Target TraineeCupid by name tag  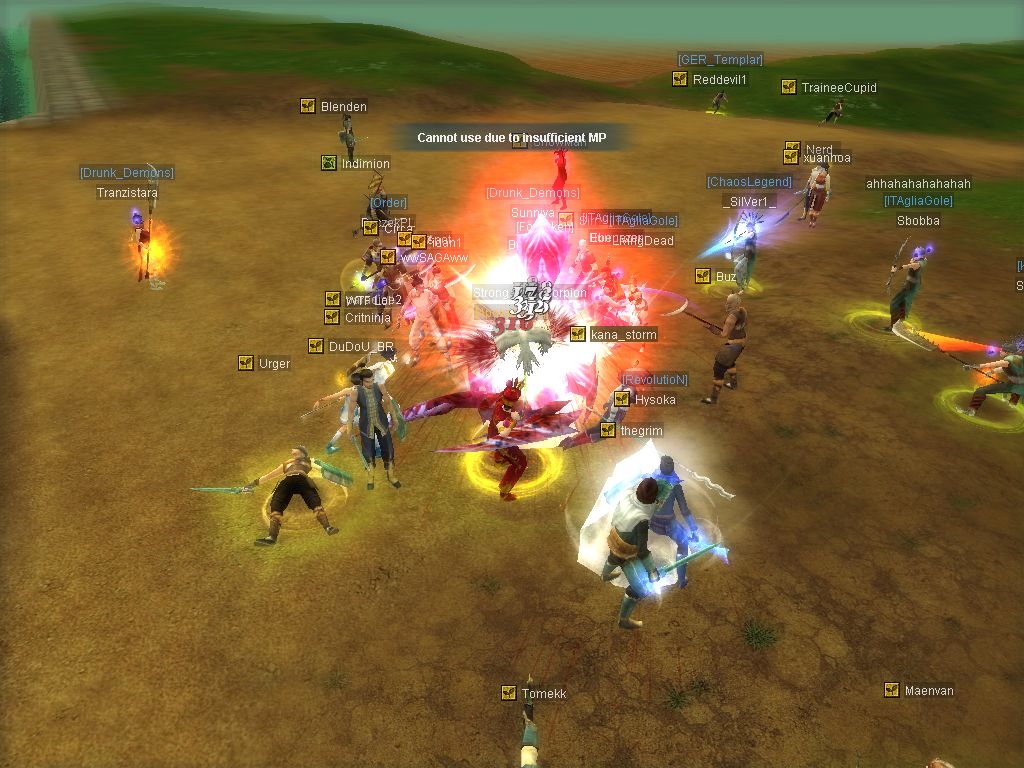click(x=838, y=88)
